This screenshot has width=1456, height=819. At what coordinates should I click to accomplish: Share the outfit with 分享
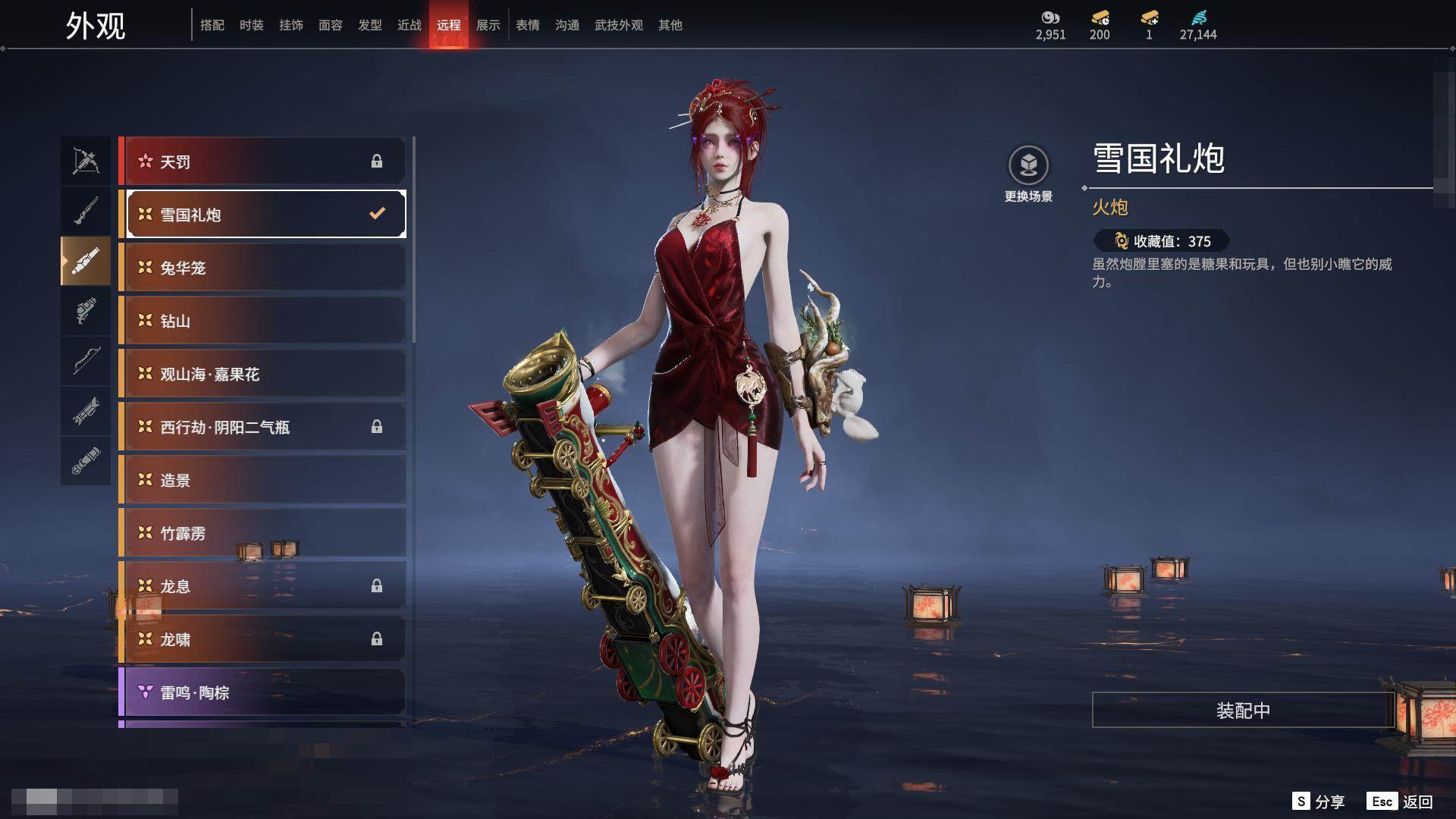coord(1319,801)
